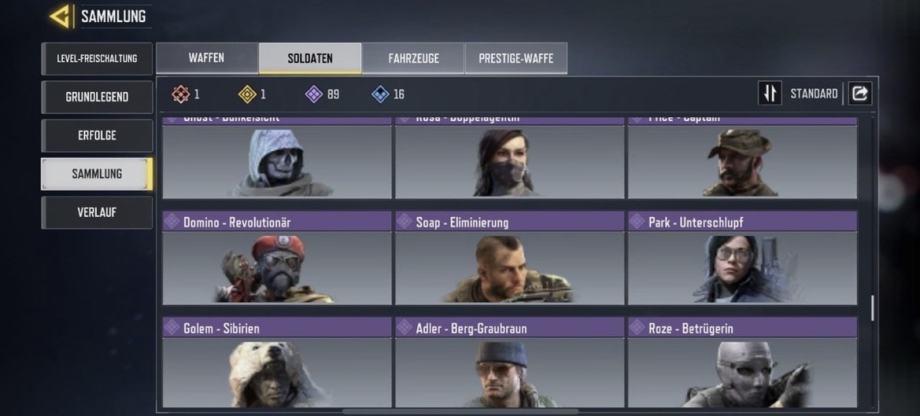Switch to the Fahrzeuge tab
920x416 pixels.
point(413,58)
